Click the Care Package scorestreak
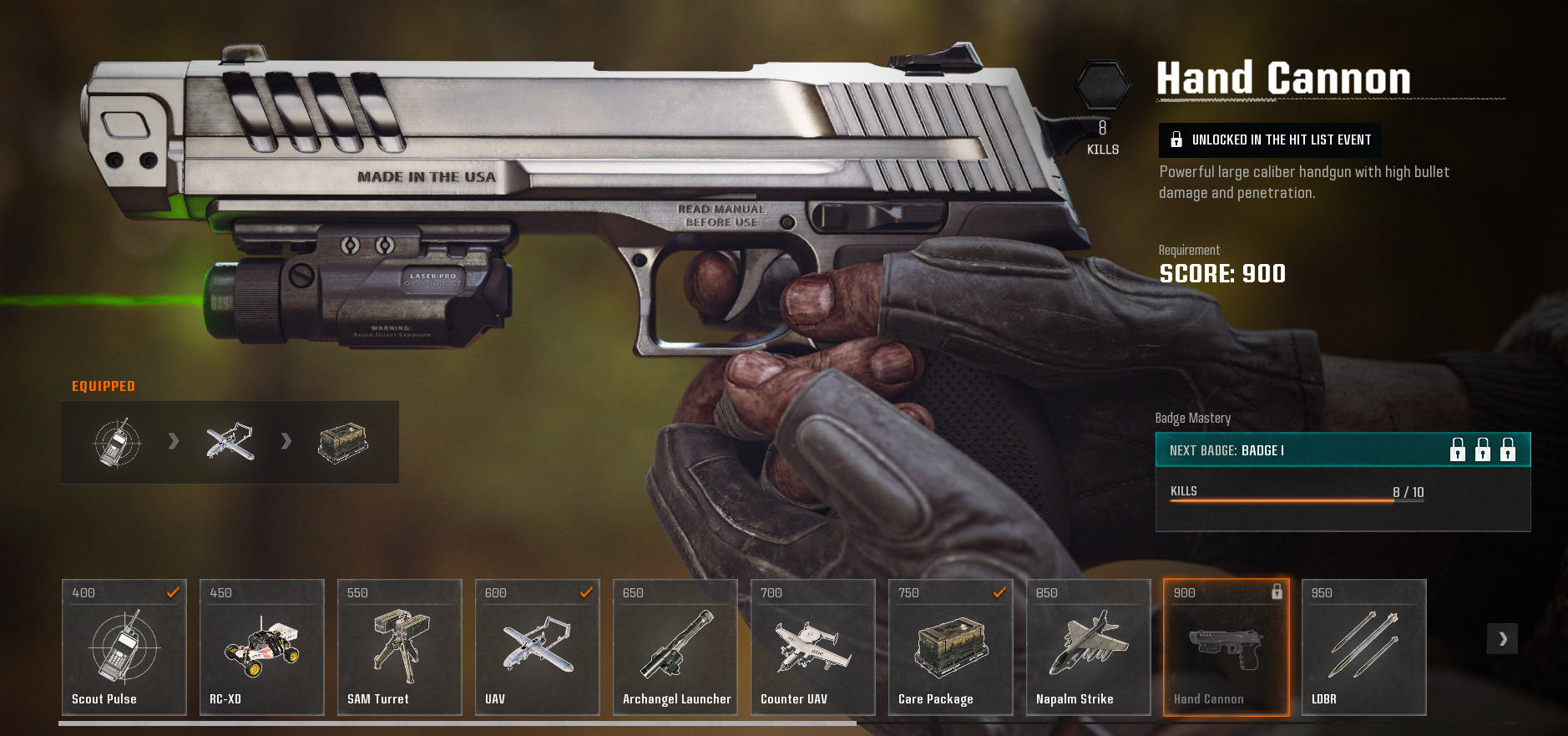This screenshot has width=1568, height=736. tap(951, 647)
